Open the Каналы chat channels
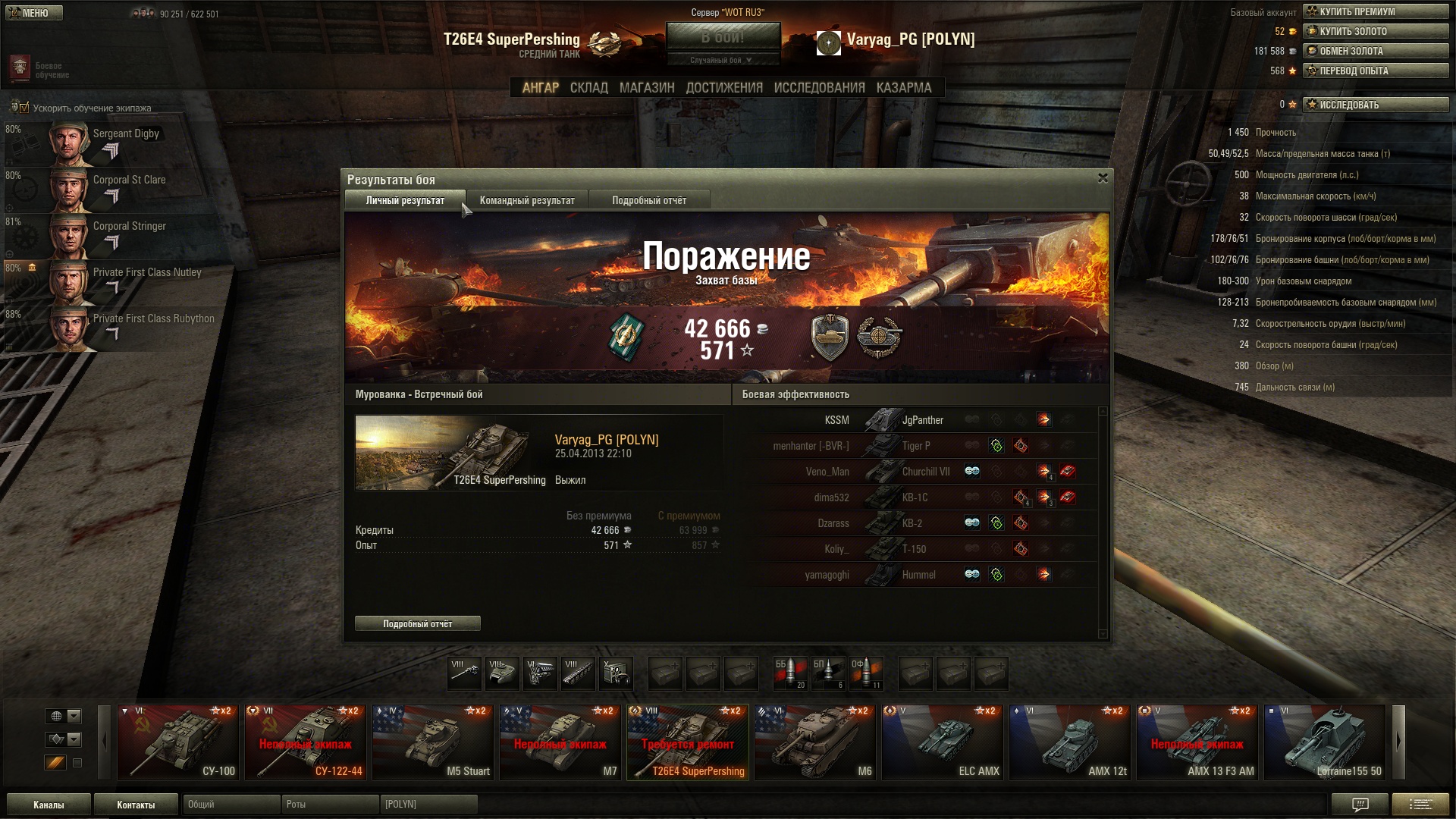Viewport: 1456px width, 819px height. [49, 805]
